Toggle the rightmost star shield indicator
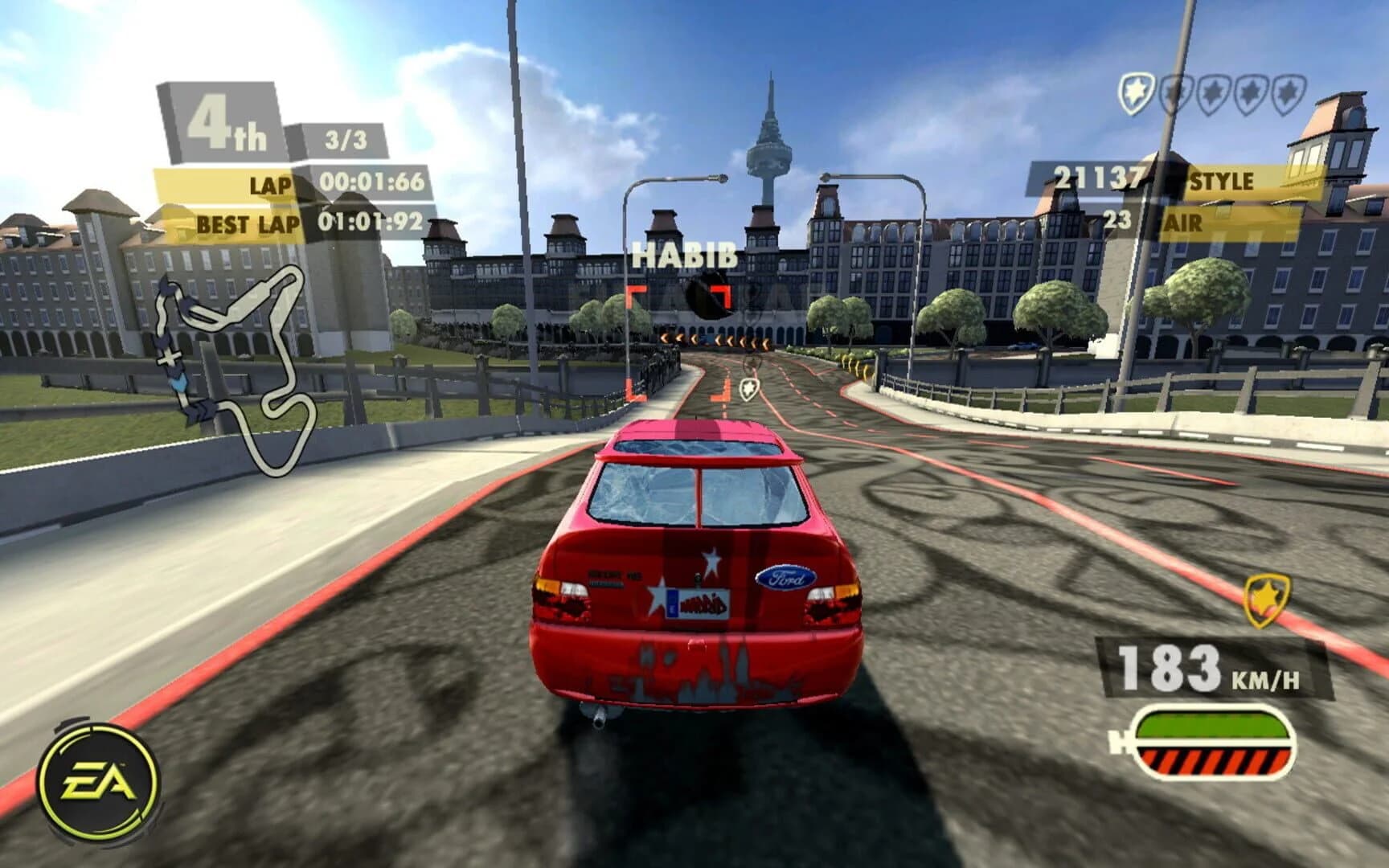Image resolution: width=1389 pixels, height=868 pixels. click(1286, 94)
